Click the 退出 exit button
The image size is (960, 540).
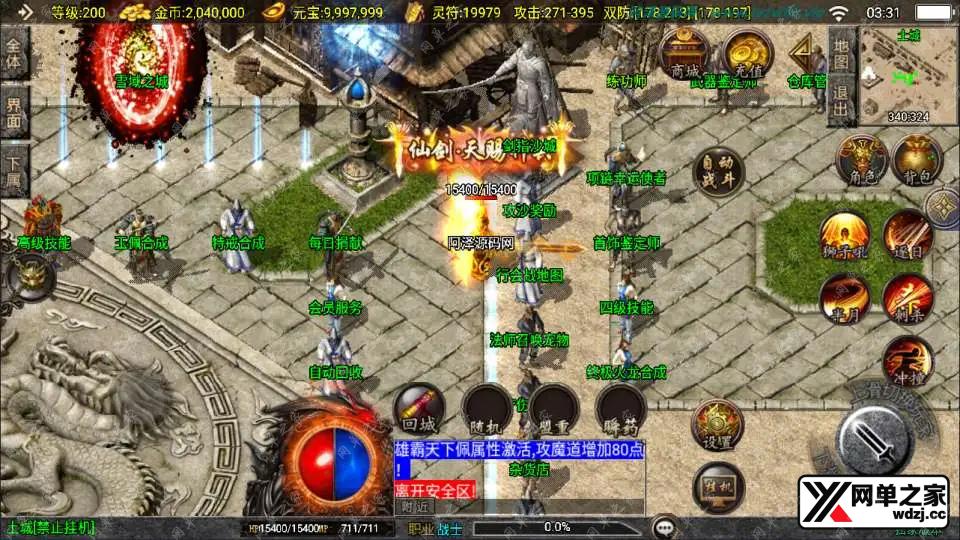pyautogui.click(x=841, y=102)
